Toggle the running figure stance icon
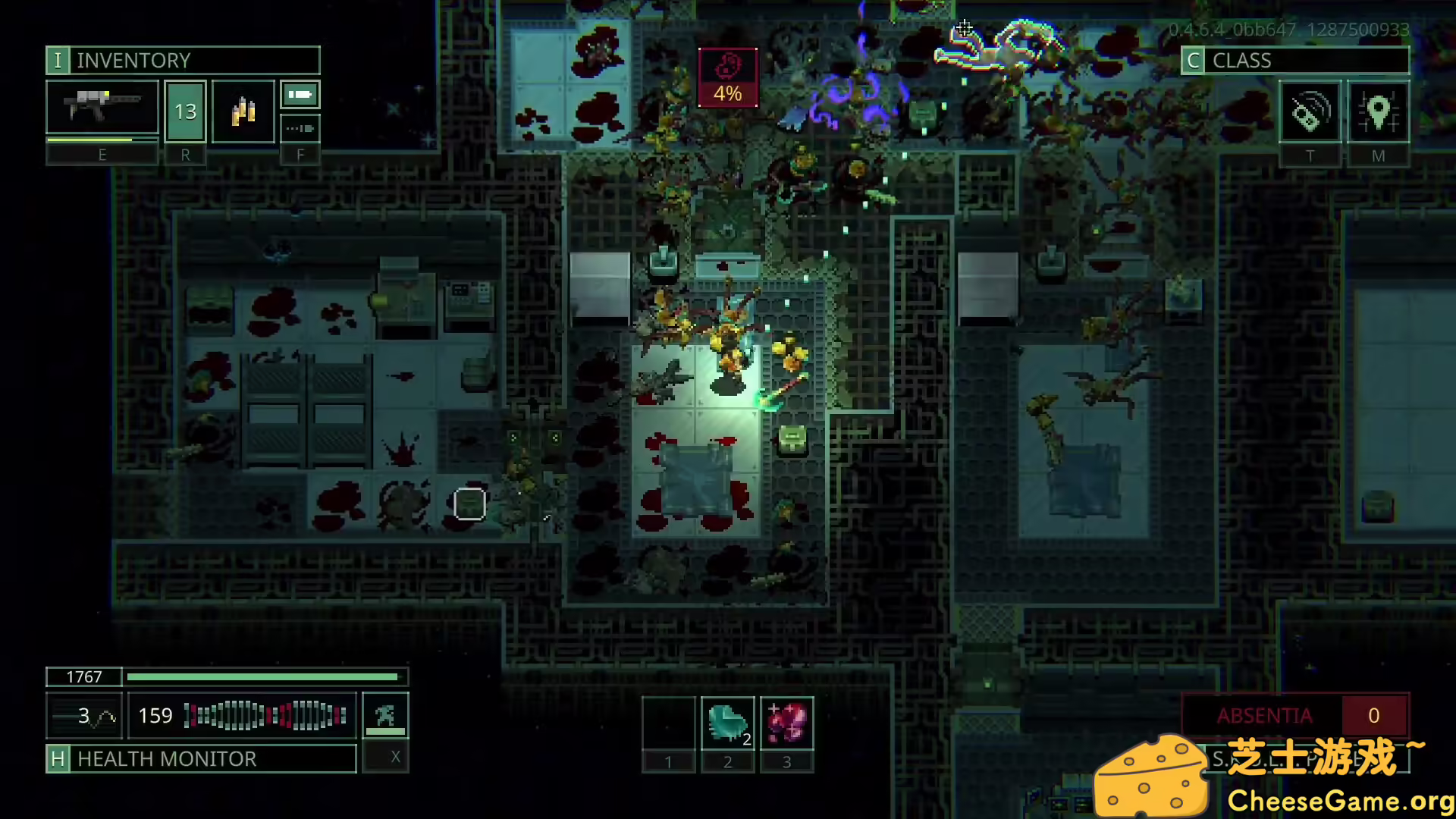Screen dimensions: 1456x819 (x=385, y=714)
